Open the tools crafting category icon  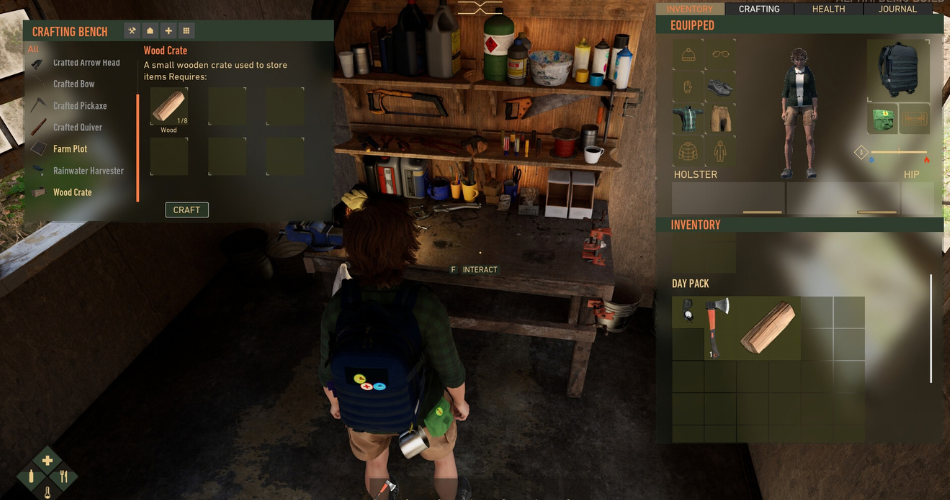[x=131, y=31]
